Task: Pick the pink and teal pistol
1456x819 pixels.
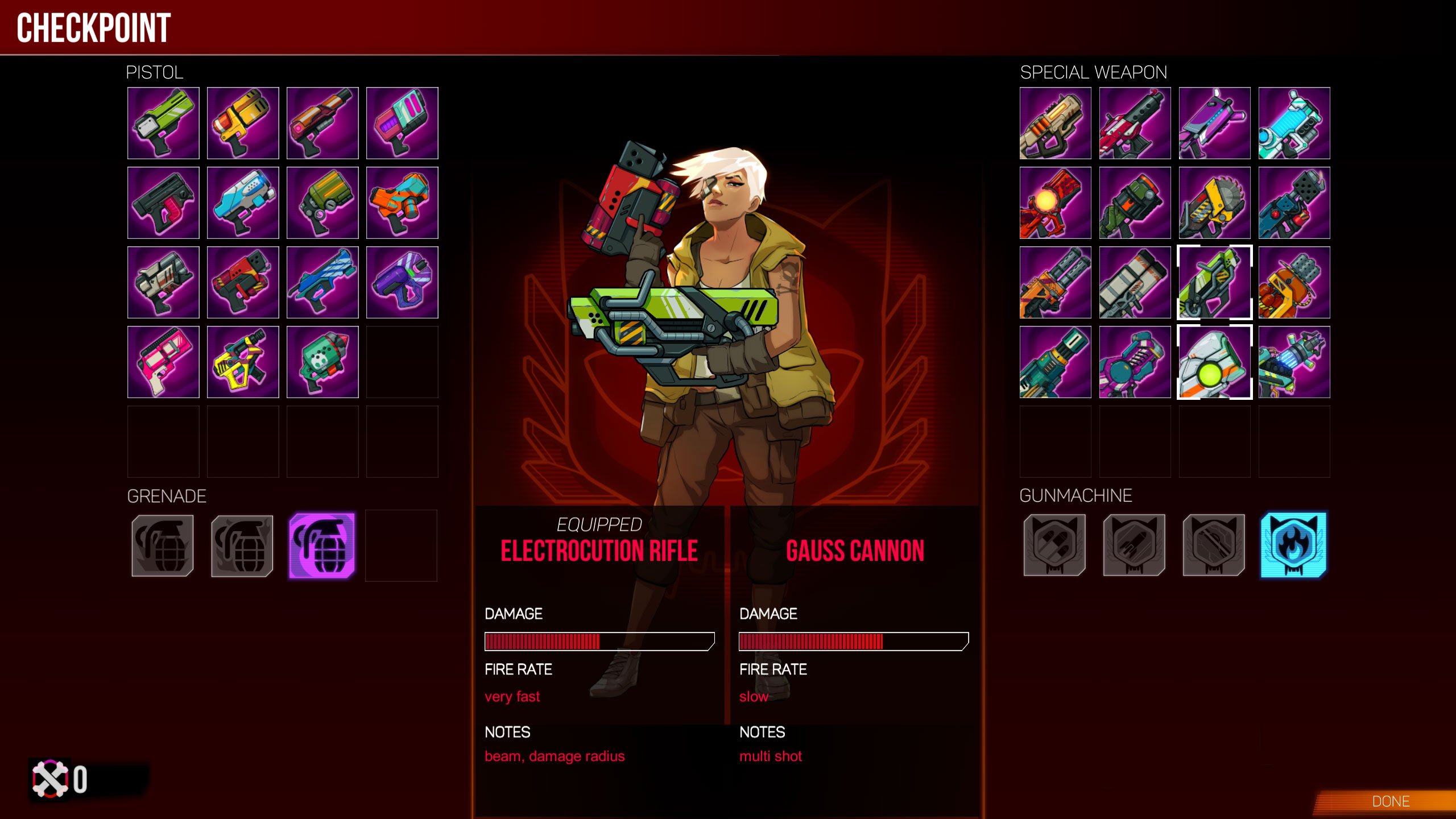Action: pos(402,123)
